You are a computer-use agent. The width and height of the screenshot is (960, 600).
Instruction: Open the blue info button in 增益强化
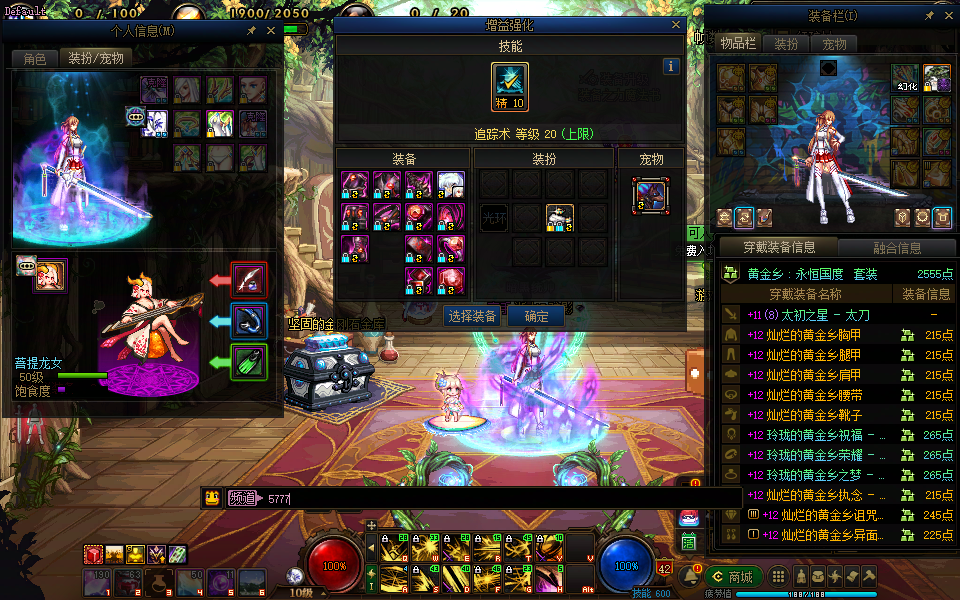pos(672,66)
